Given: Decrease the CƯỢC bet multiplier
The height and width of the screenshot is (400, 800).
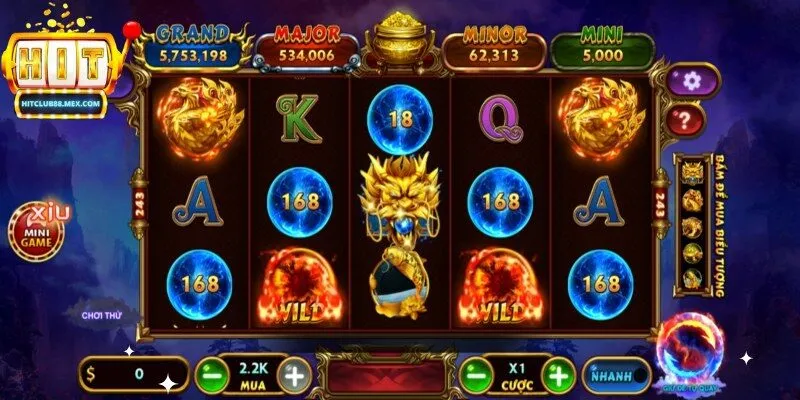Looking at the screenshot, I should 474,376.
